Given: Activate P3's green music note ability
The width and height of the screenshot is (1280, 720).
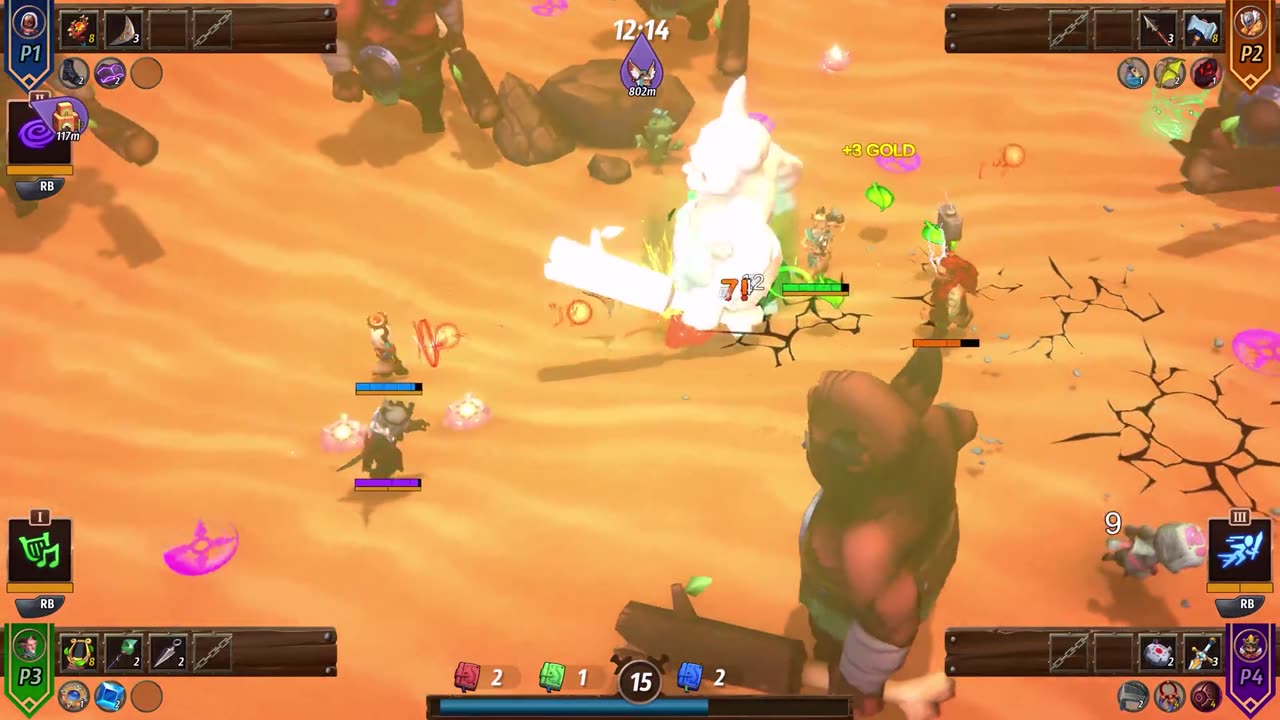Looking at the screenshot, I should [40, 551].
